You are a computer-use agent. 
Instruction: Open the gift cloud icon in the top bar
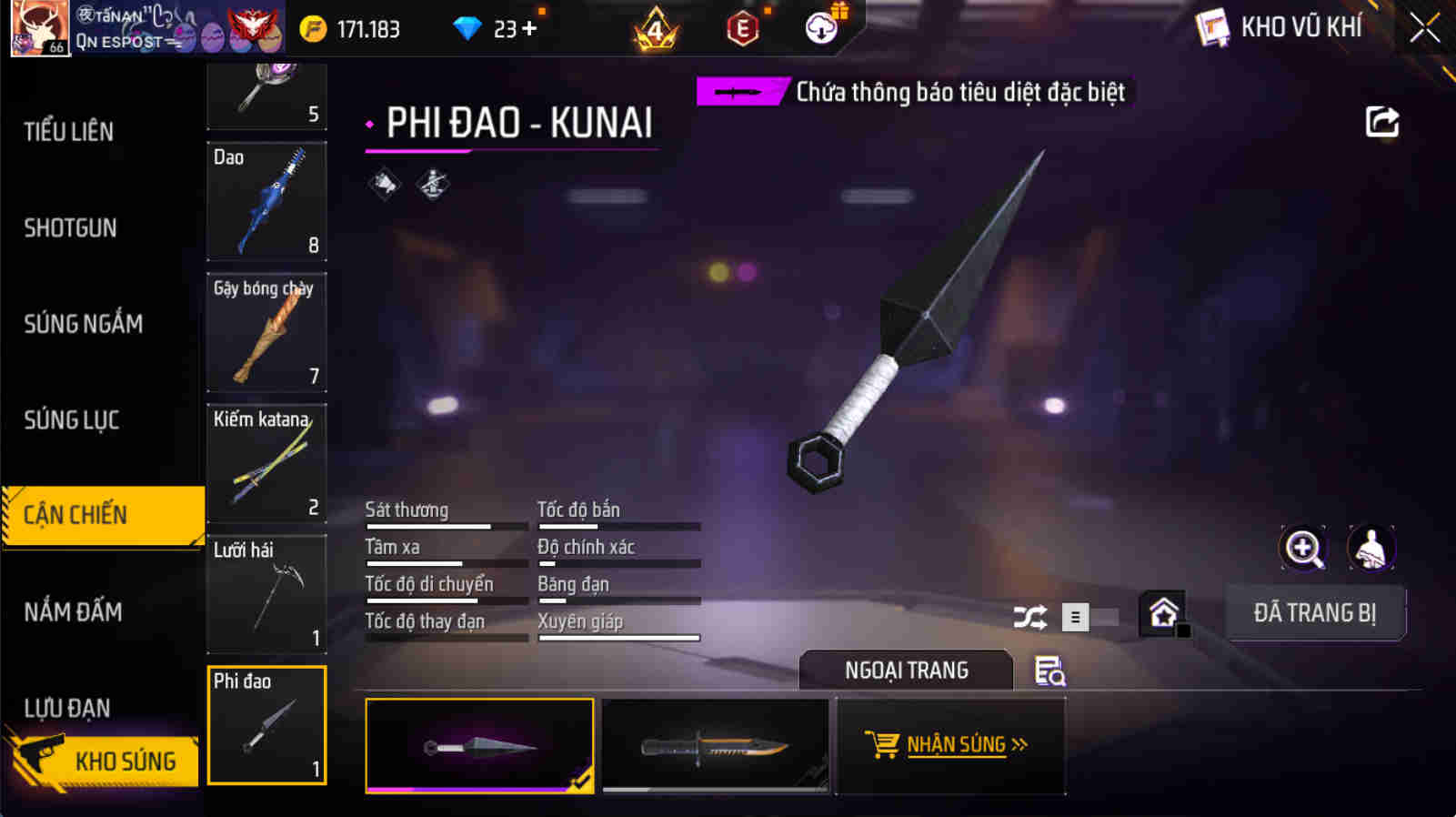821,27
